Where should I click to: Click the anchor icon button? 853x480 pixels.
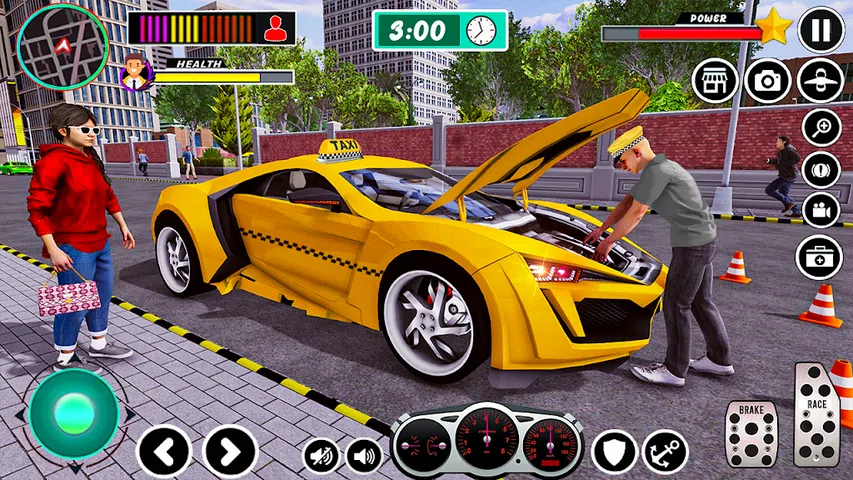665,452
